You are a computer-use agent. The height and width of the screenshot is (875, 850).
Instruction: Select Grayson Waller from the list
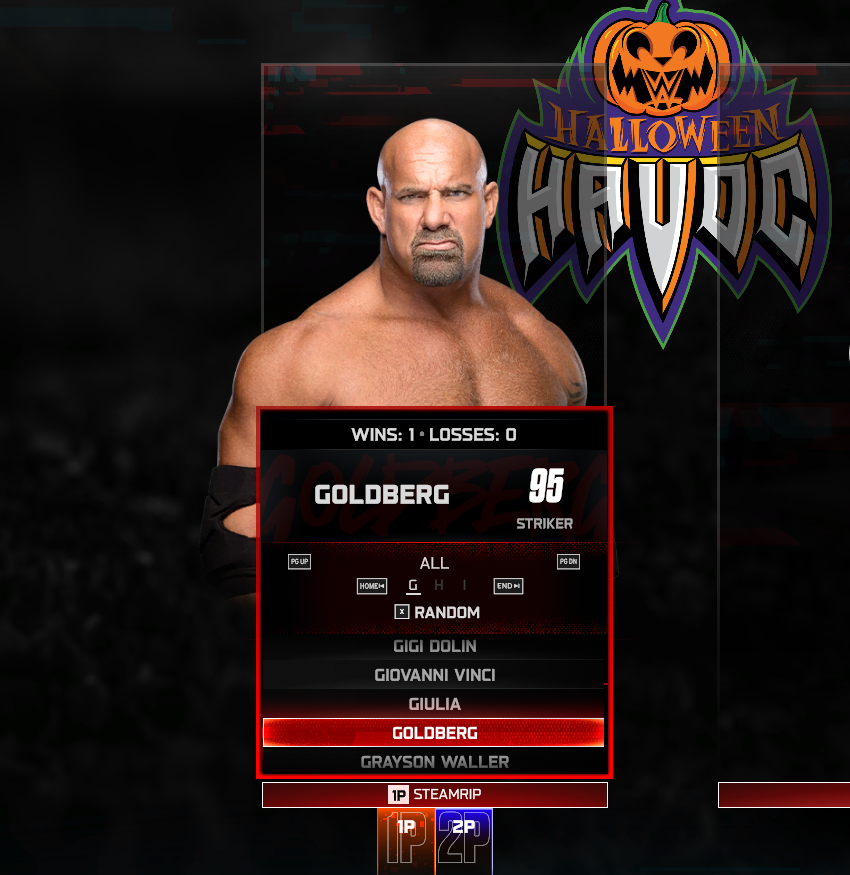(434, 762)
